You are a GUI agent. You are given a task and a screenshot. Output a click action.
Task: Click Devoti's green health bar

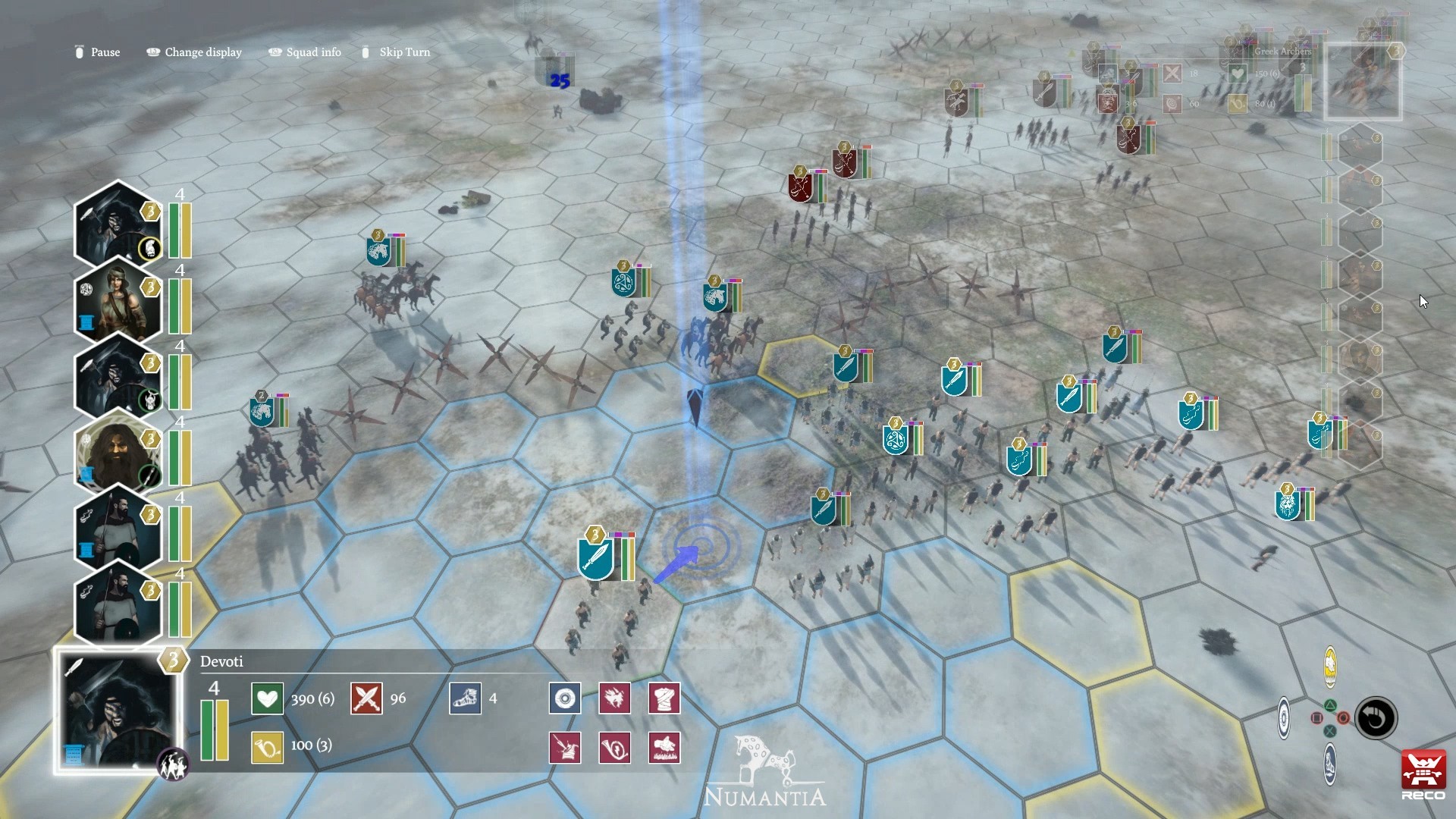pos(206,728)
